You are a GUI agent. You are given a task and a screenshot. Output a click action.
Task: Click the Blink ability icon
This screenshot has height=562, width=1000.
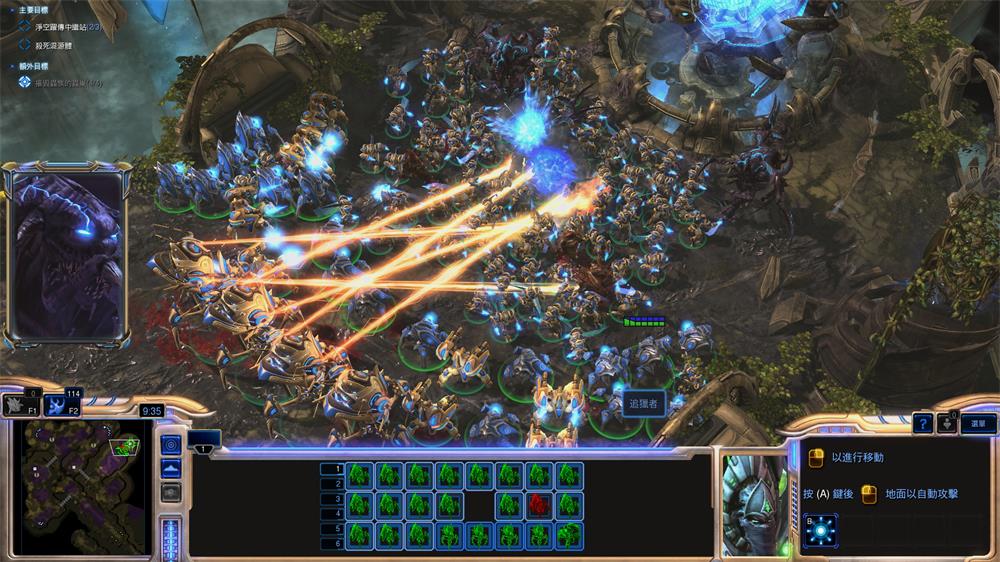coord(821,527)
